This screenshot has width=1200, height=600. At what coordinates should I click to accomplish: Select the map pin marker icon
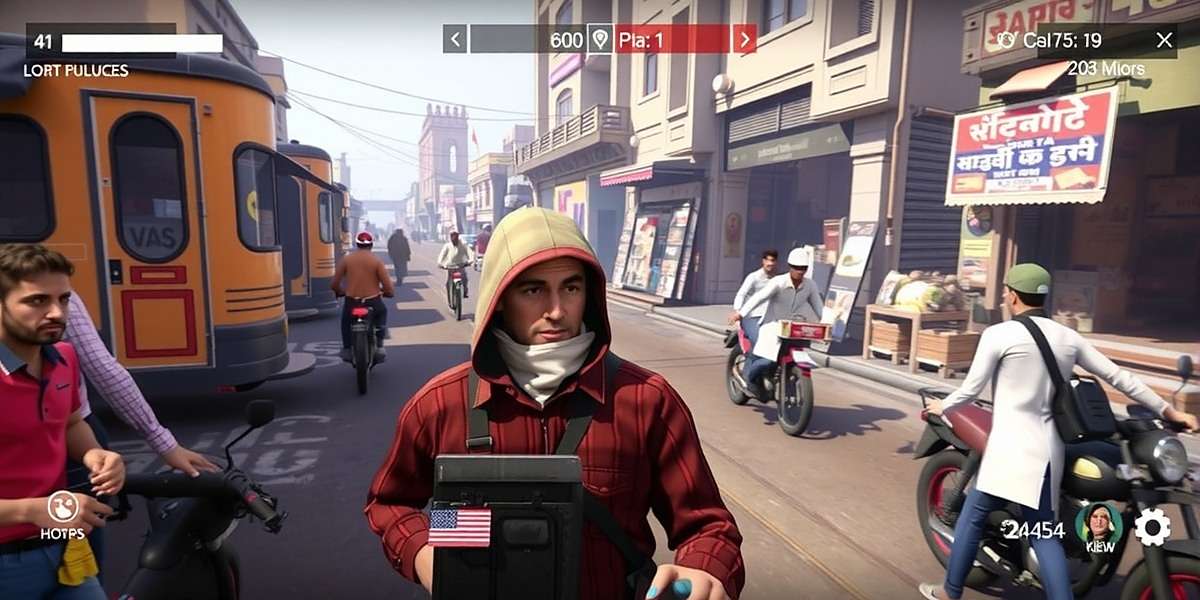click(599, 39)
